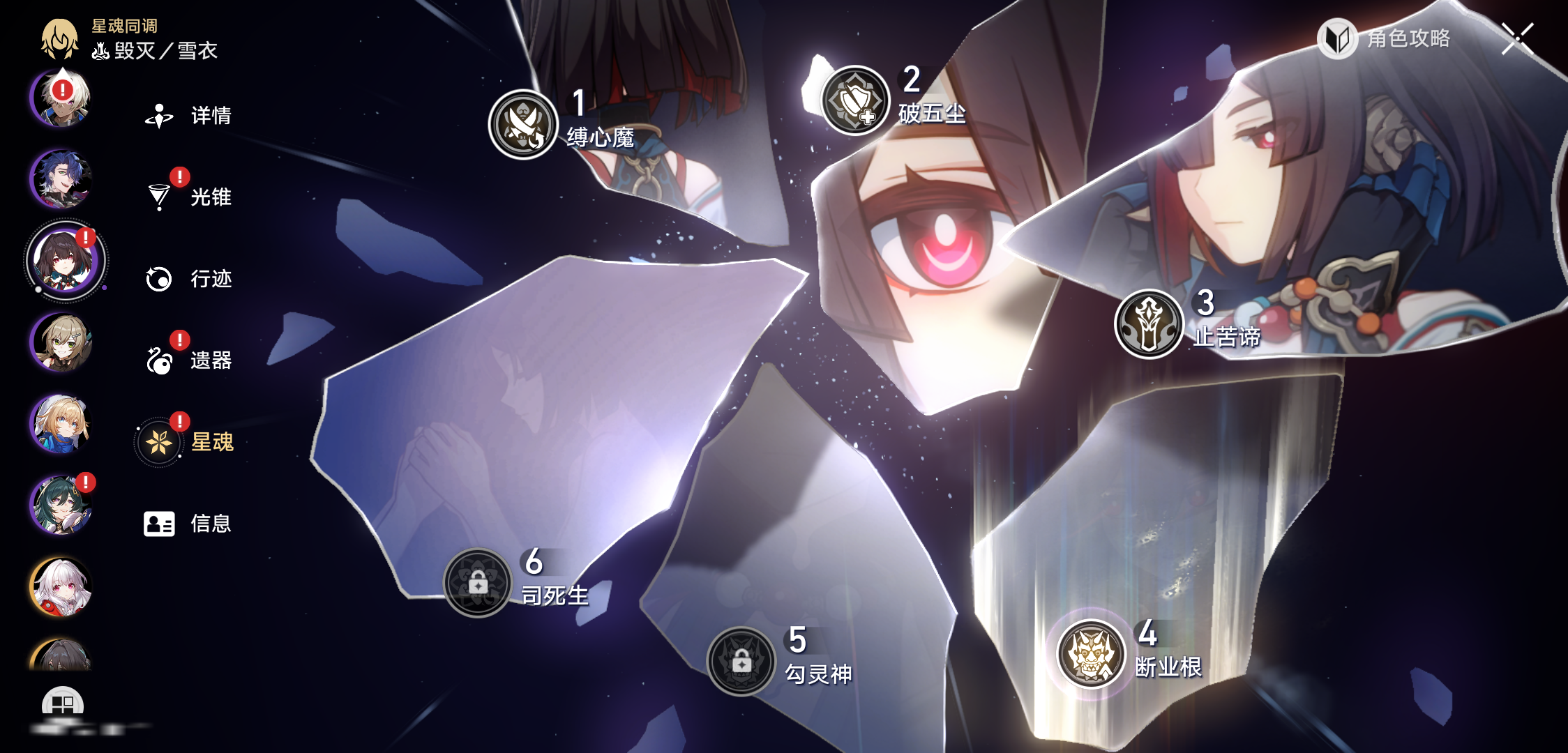1568x753 pixels.
Task: Select eidolon 1 缚心魔
Action: point(523,125)
